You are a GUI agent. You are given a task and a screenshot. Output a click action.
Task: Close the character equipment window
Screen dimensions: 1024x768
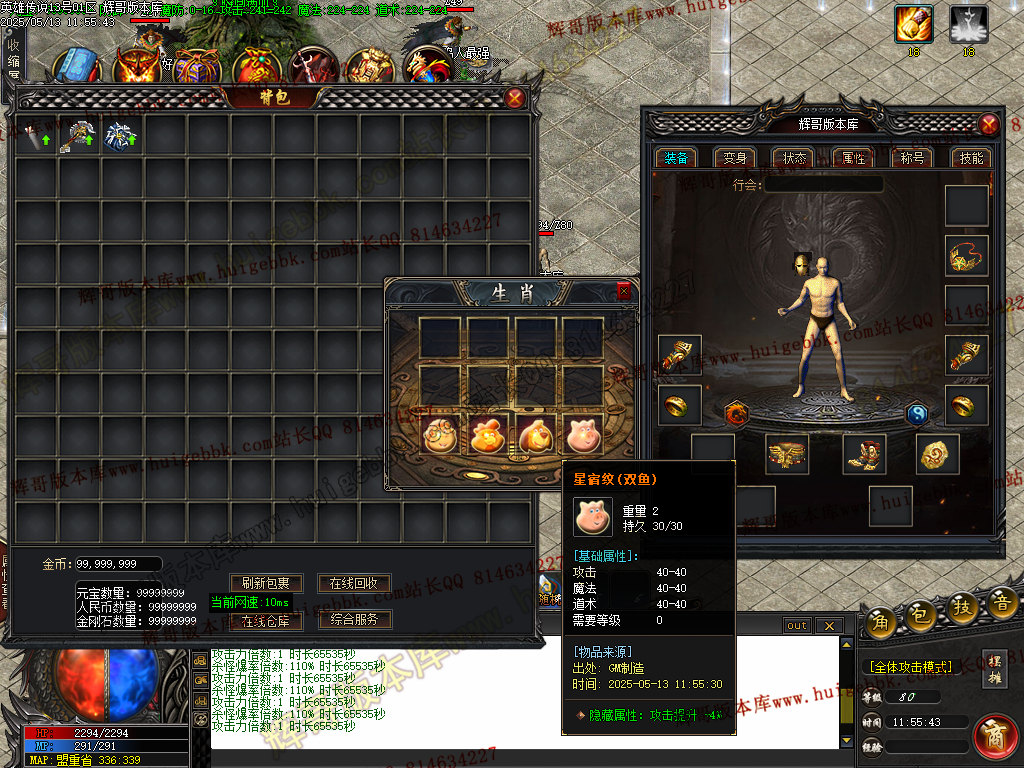point(988,124)
